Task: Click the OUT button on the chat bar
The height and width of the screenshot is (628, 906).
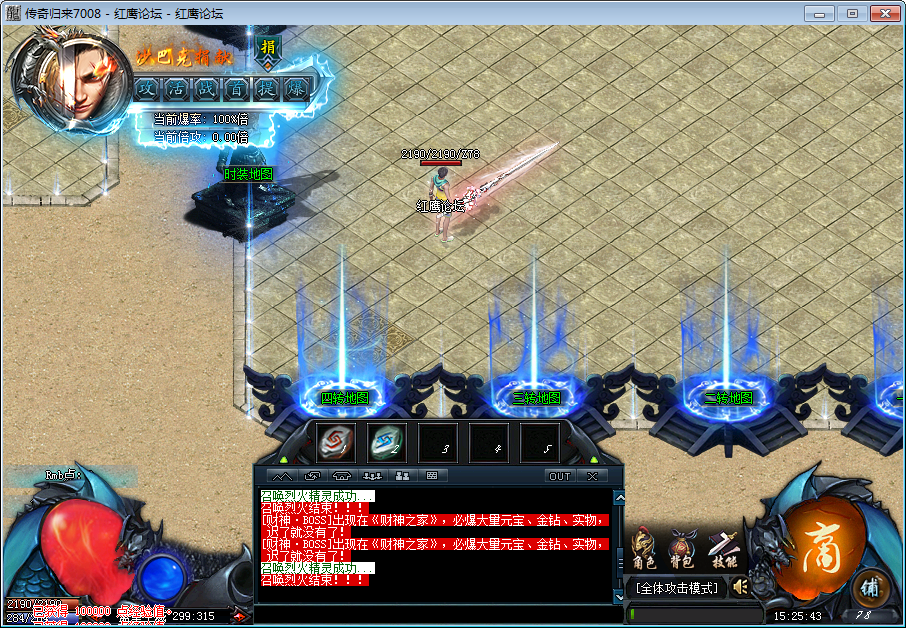Action: [x=560, y=476]
